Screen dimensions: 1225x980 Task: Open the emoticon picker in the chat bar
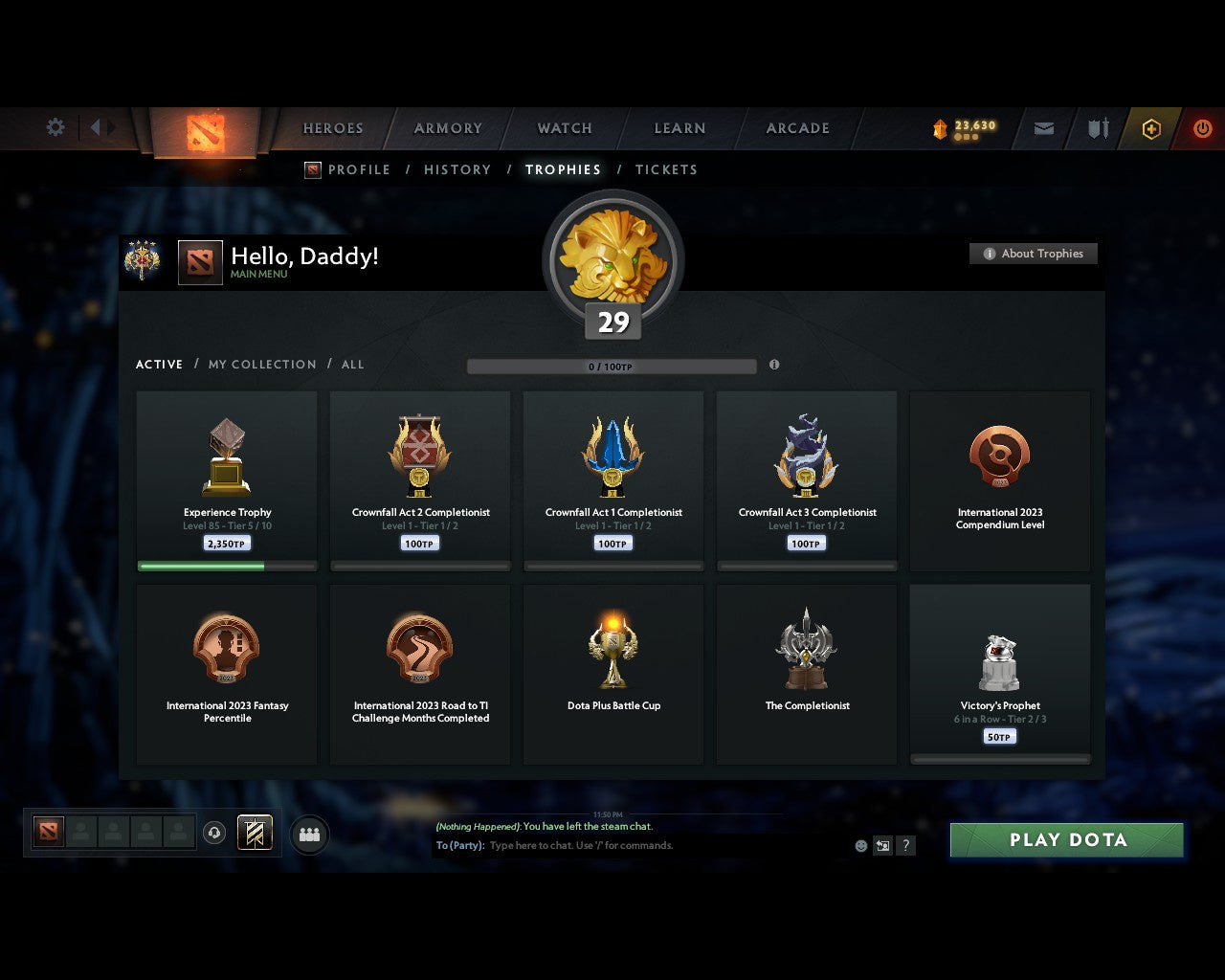858,845
